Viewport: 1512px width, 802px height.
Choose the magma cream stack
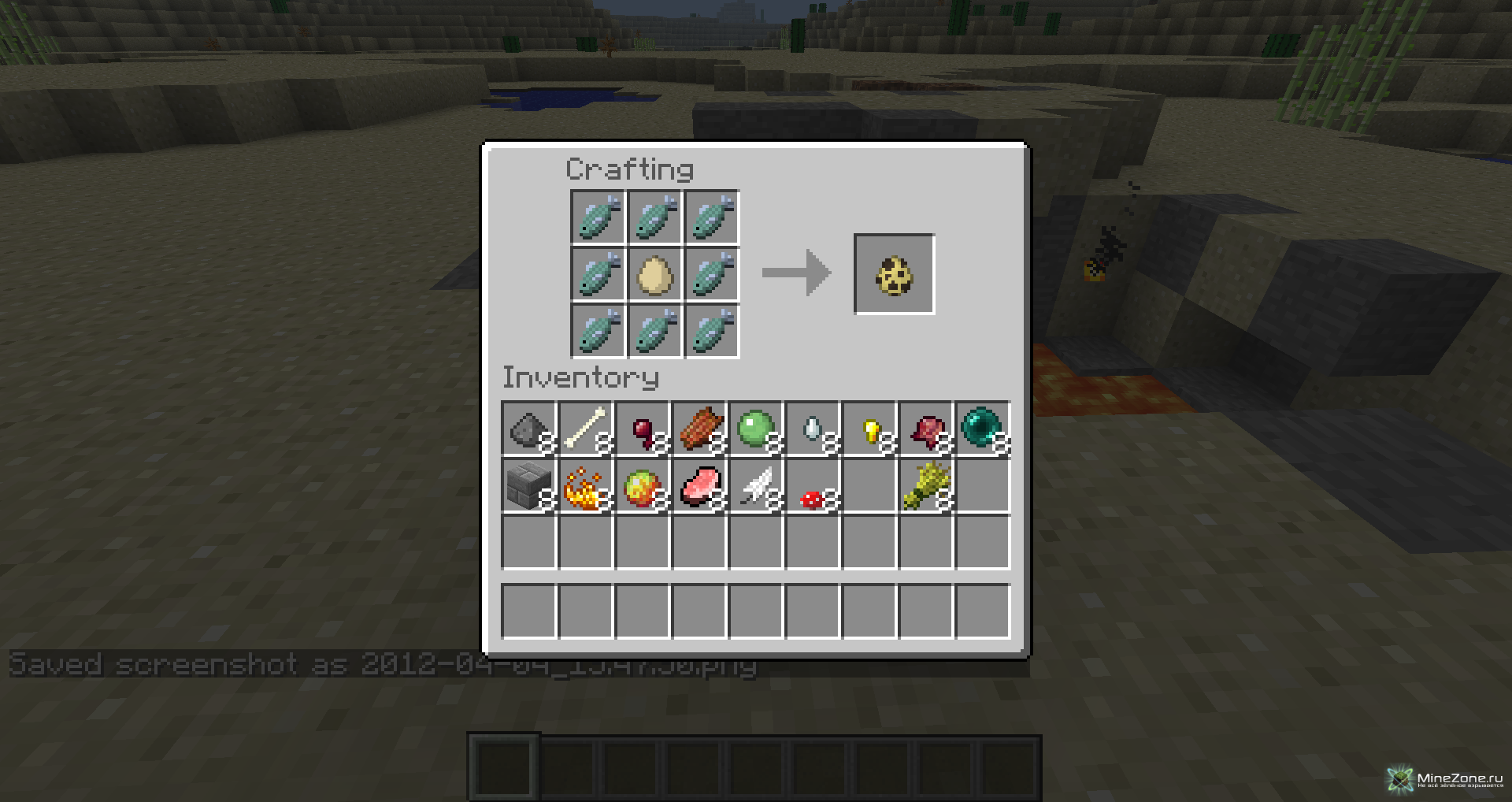(x=643, y=486)
